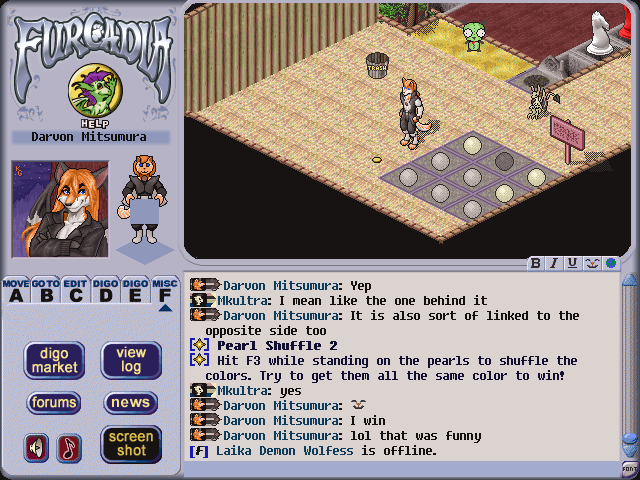Select the Misc F tab
640x480 pixels.
(x=165, y=290)
